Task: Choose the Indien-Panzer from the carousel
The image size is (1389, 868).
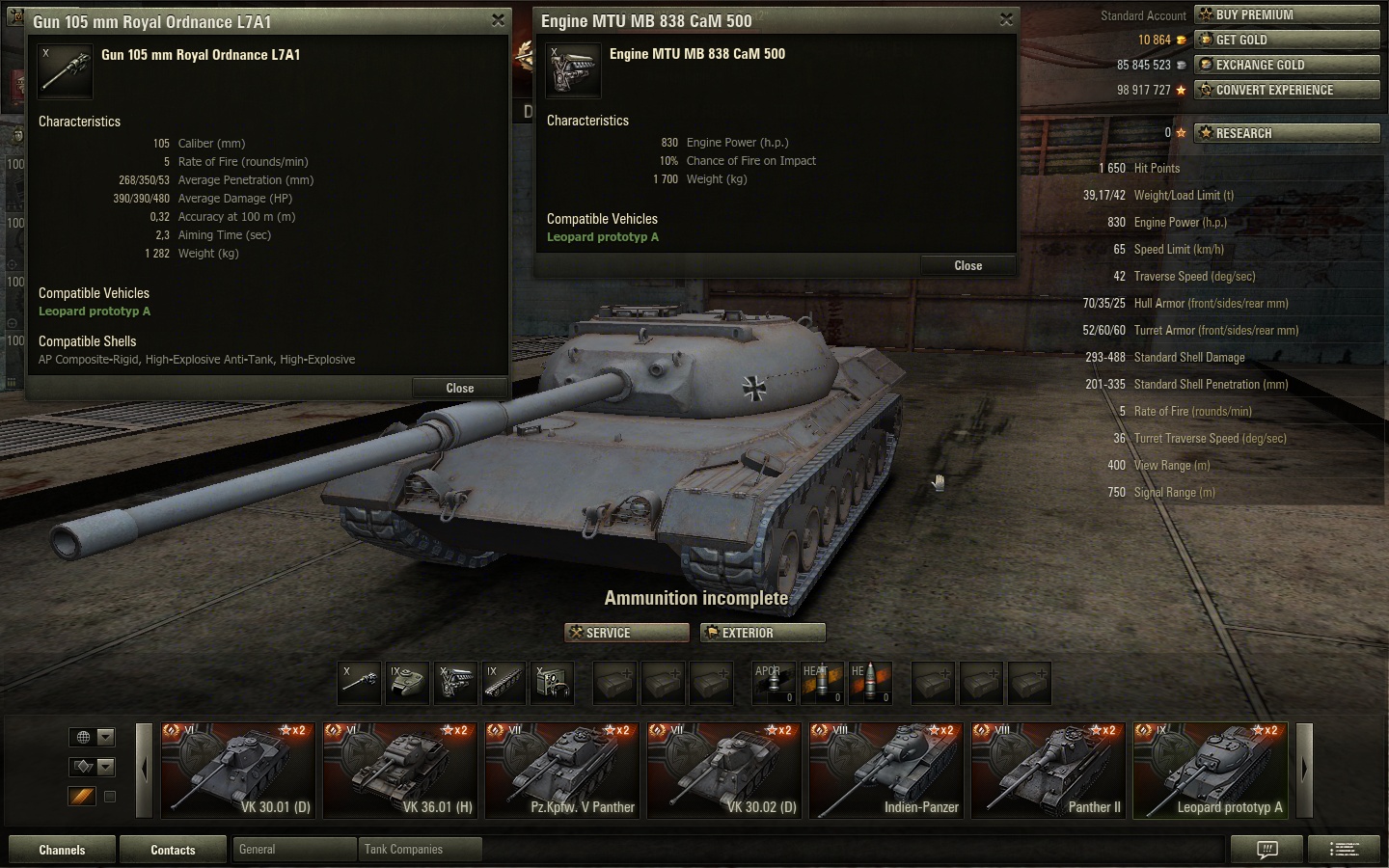Action: click(x=885, y=771)
